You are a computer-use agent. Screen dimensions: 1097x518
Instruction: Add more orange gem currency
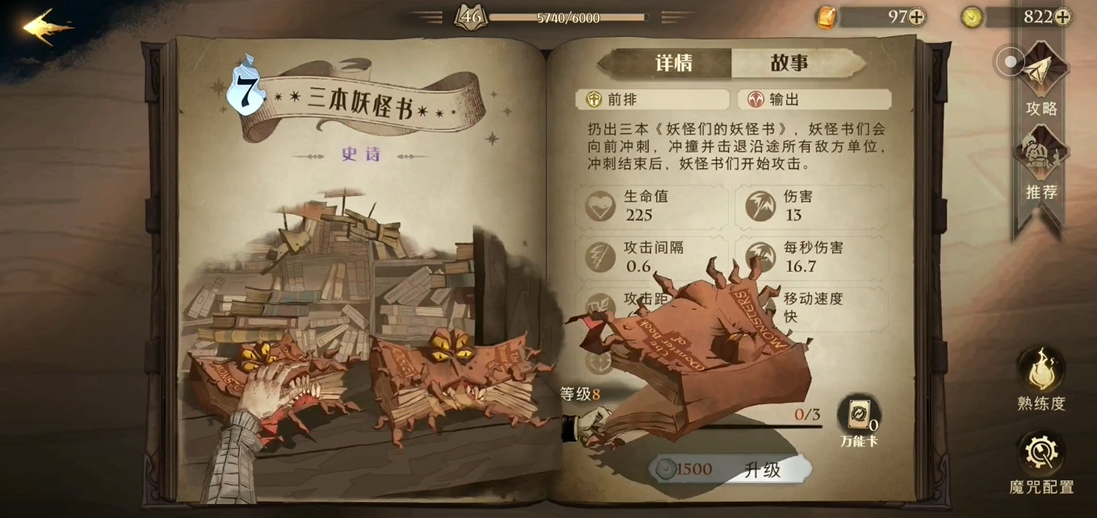[x=916, y=17]
